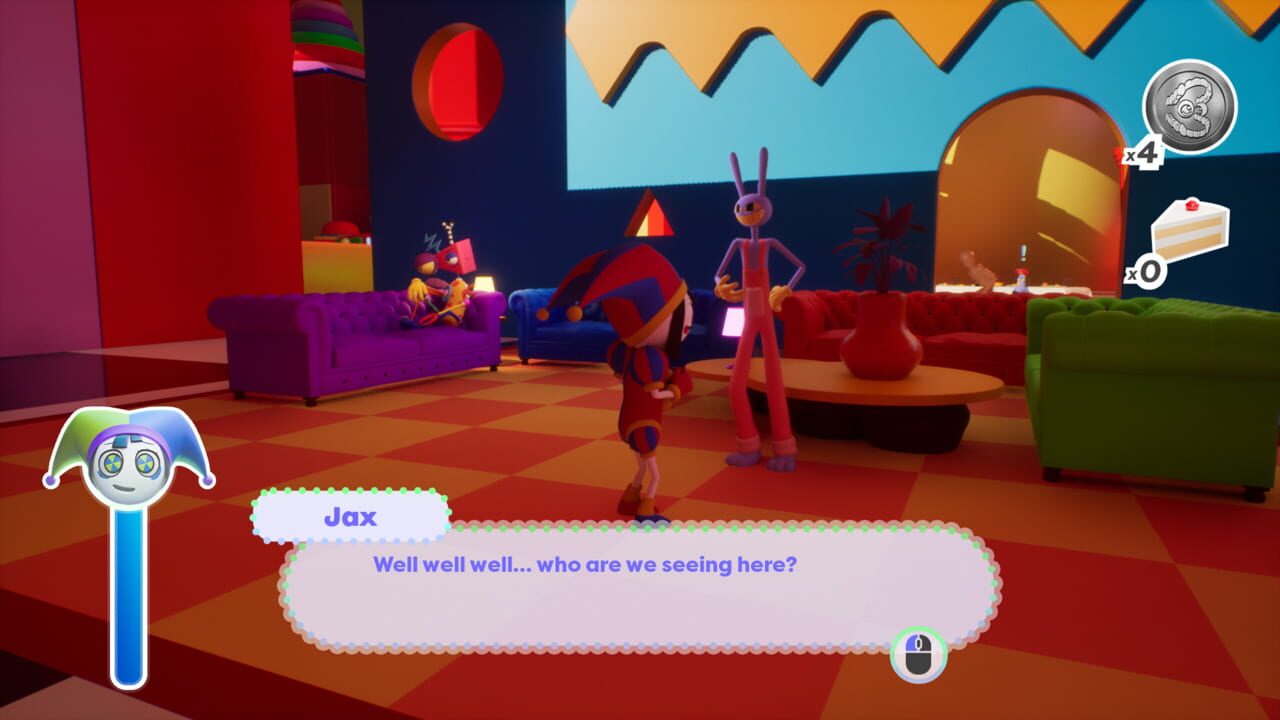Select the Jax name tab above the dialogue
The image size is (1280, 720).
tap(350, 516)
